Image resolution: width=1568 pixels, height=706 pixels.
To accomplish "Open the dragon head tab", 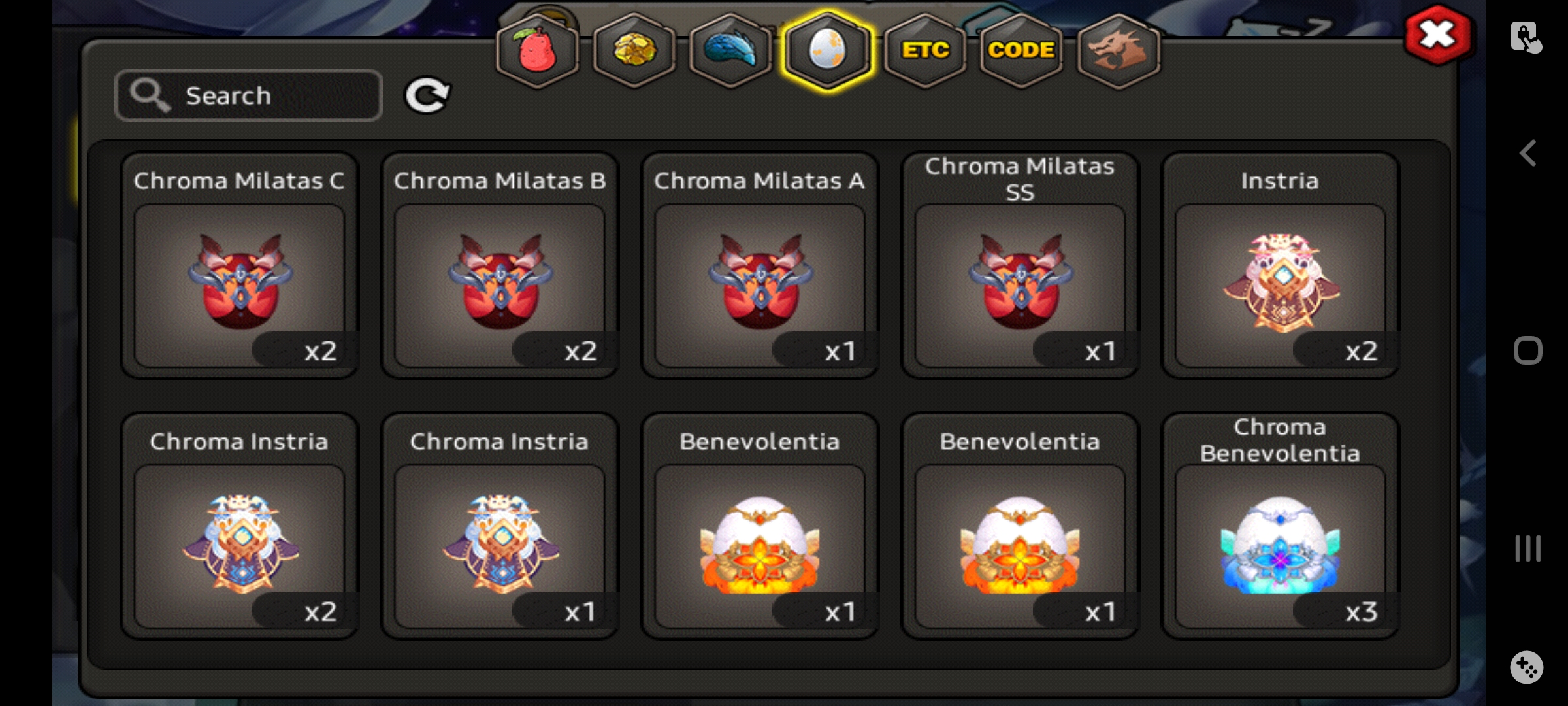I will click(1118, 50).
